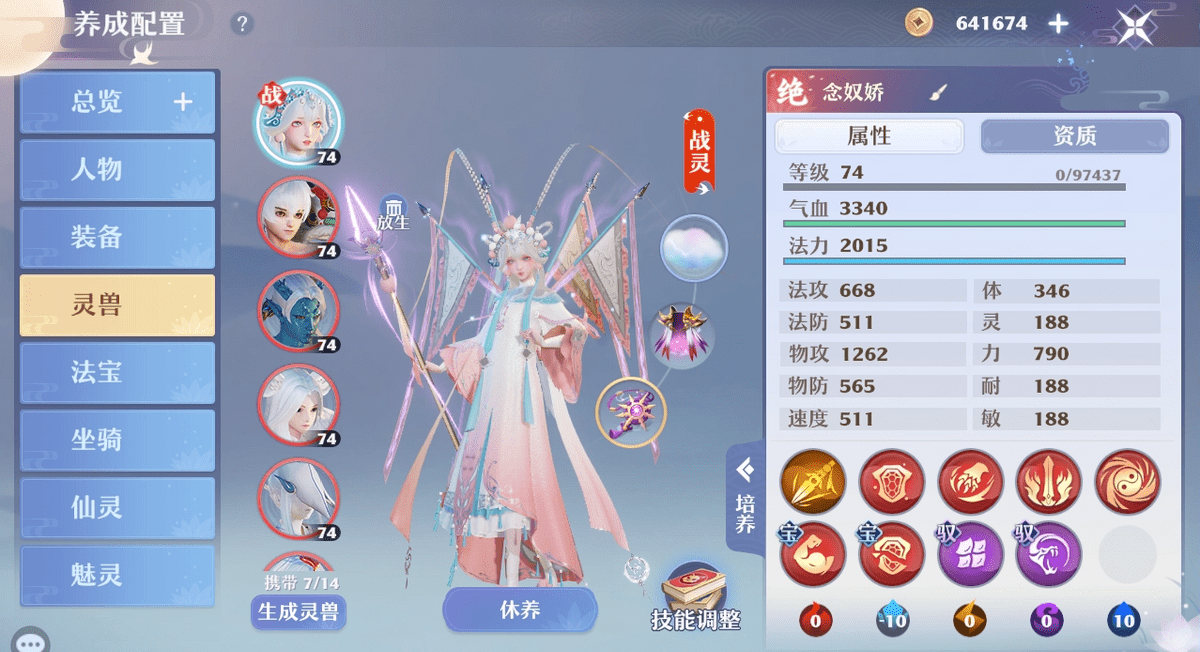Click the 生成灵兽 button
1200x652 pixels.
pos(298,612)
